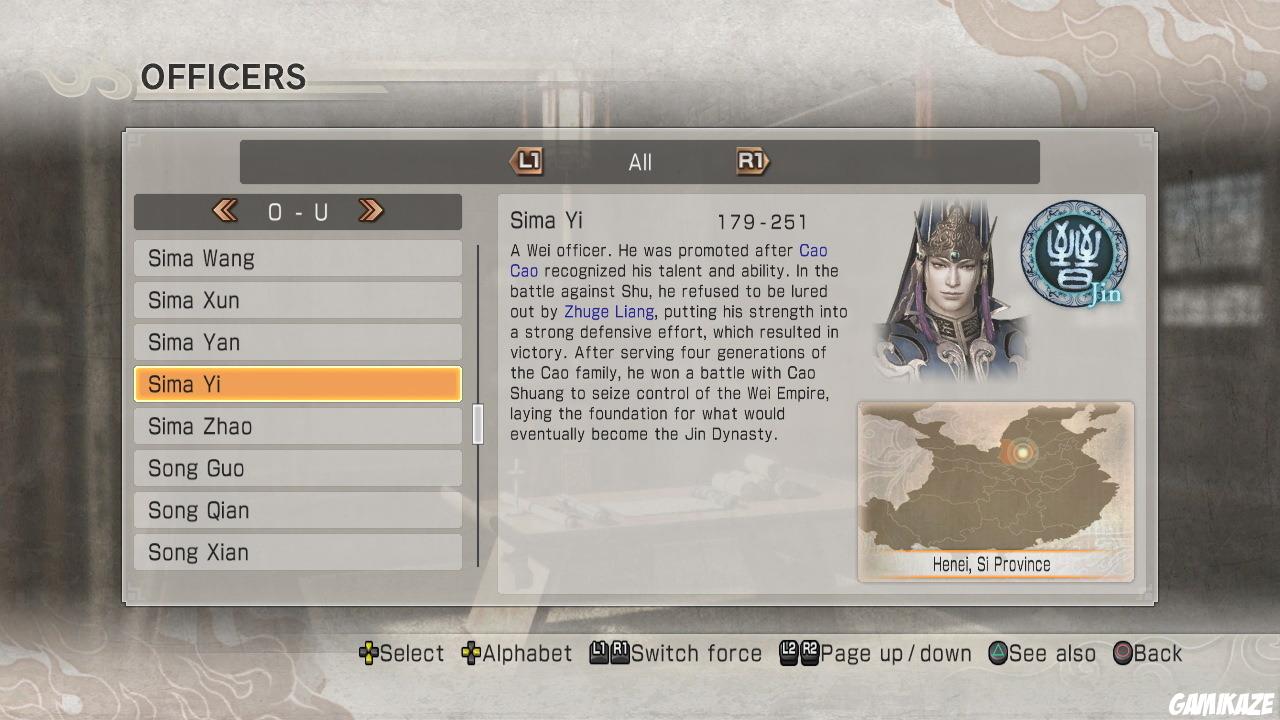
Task: Switch to the All force tab
Action: pyautogui.click(x=639, y=161)
